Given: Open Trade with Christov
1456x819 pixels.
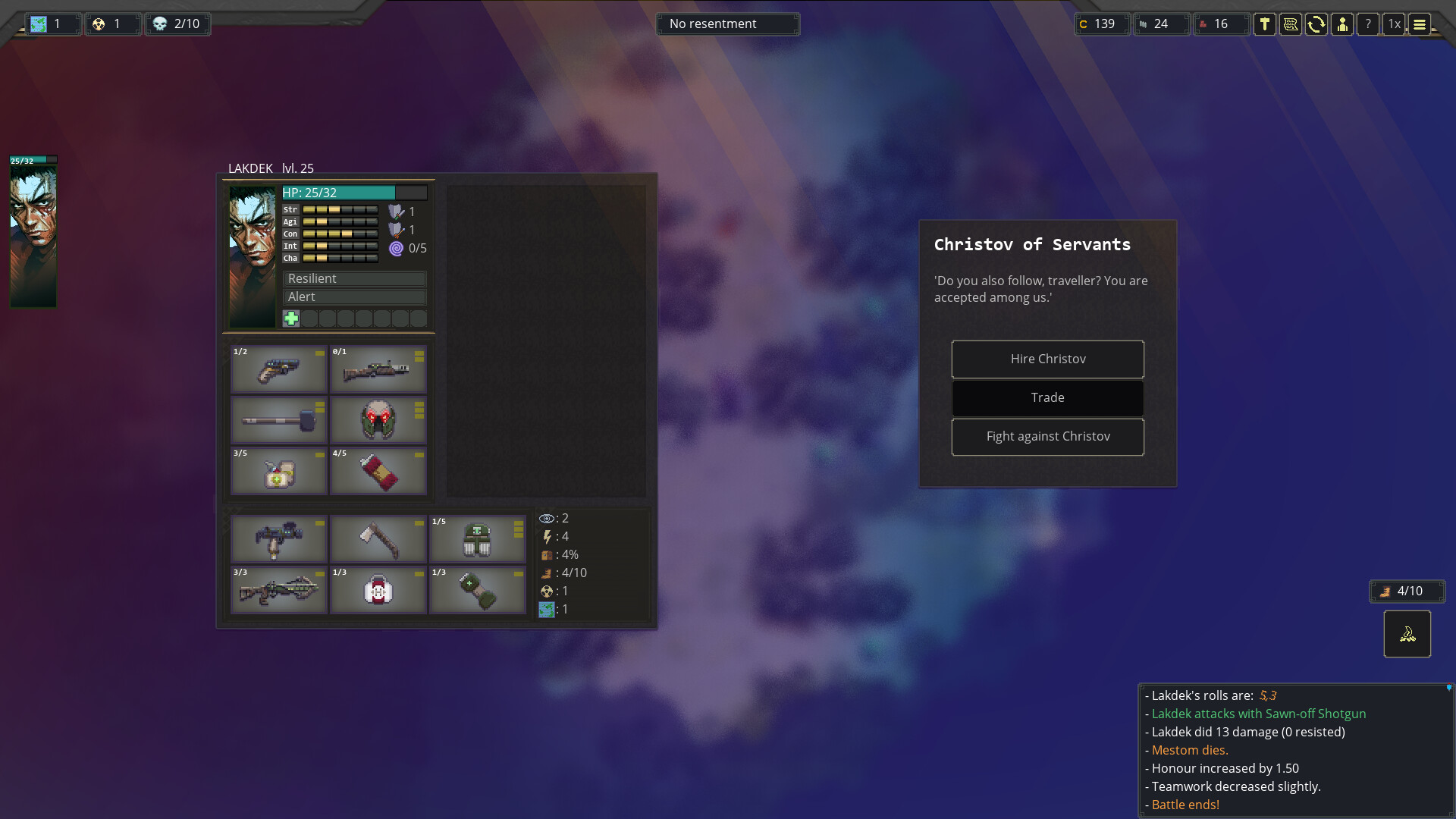Looking at the screenshot, I should [x=1047, y=397].
